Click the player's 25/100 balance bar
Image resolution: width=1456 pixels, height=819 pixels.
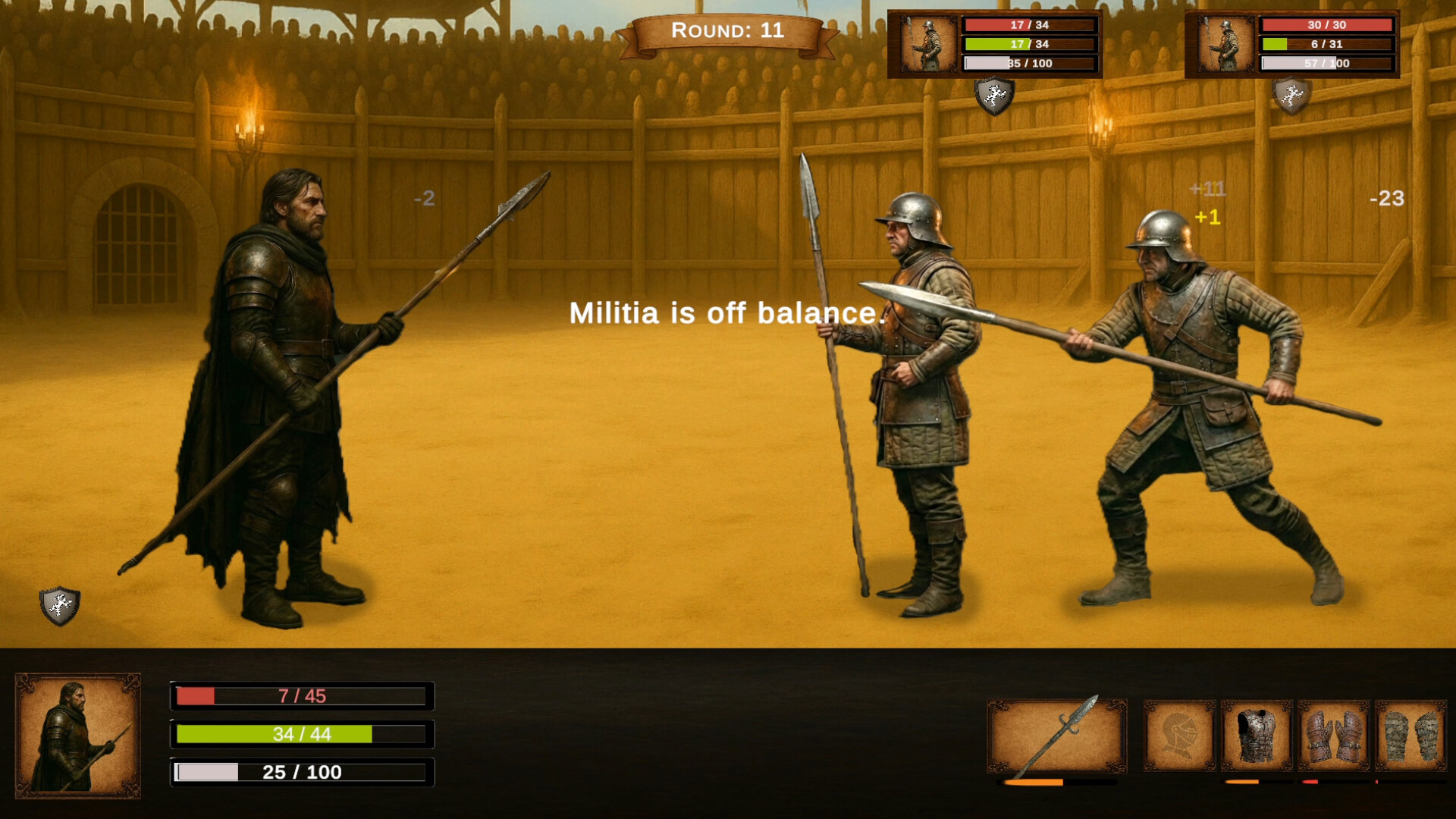pyautogui.click(x=303, y=773)
